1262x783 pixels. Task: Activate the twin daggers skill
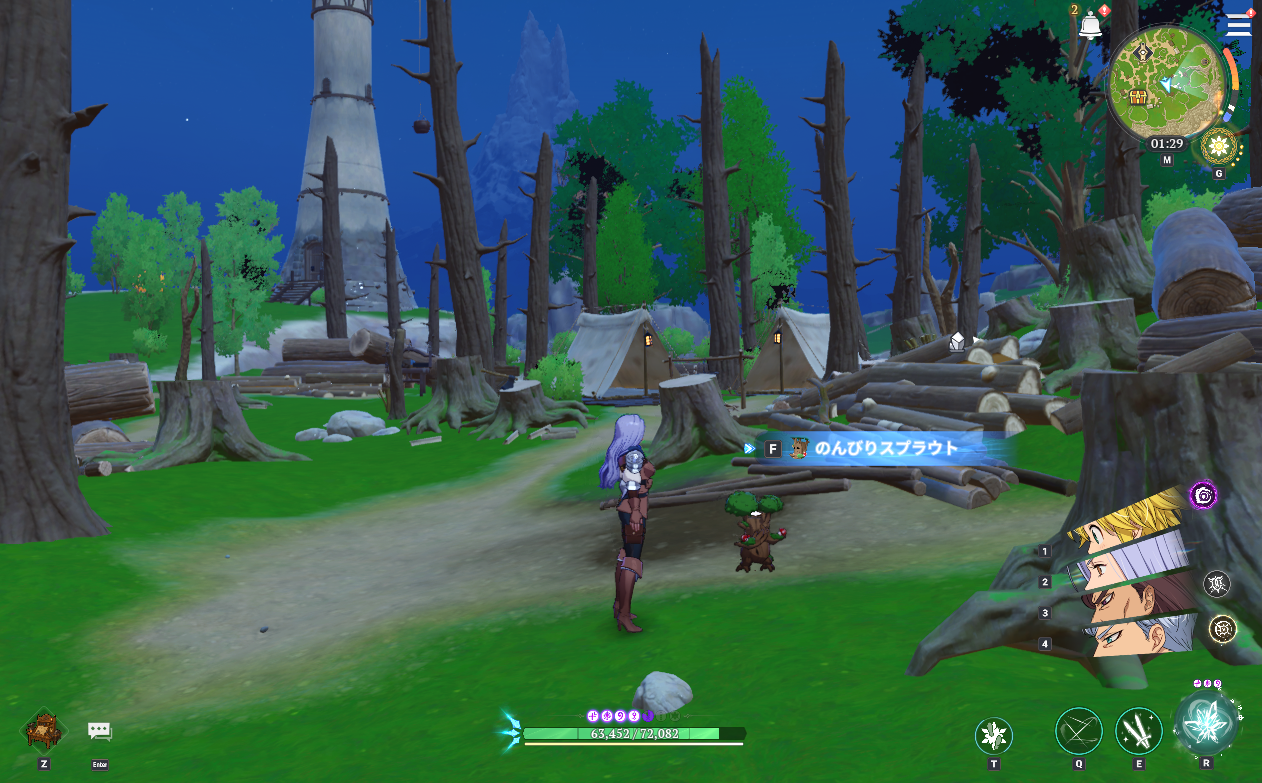coord(1138,731)
